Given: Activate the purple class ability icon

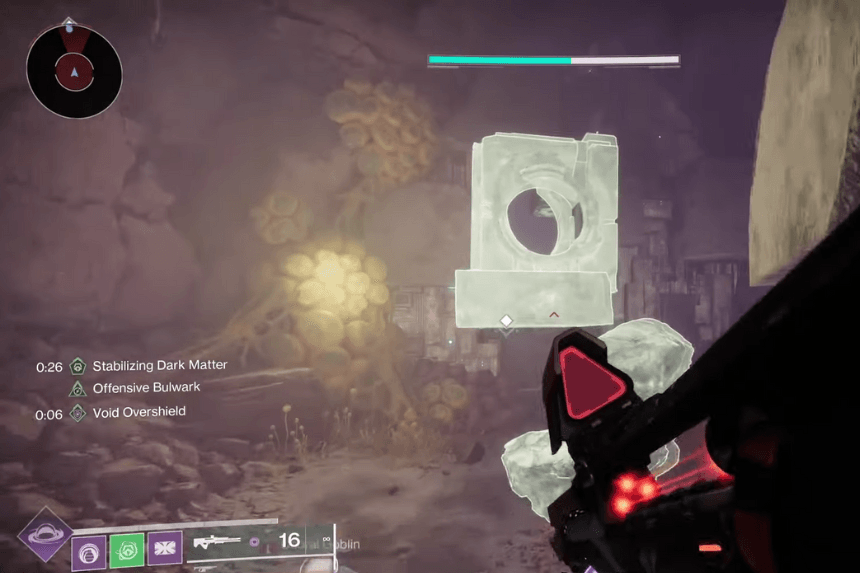Looking at the screenshot, I should [x=164, y=548].
